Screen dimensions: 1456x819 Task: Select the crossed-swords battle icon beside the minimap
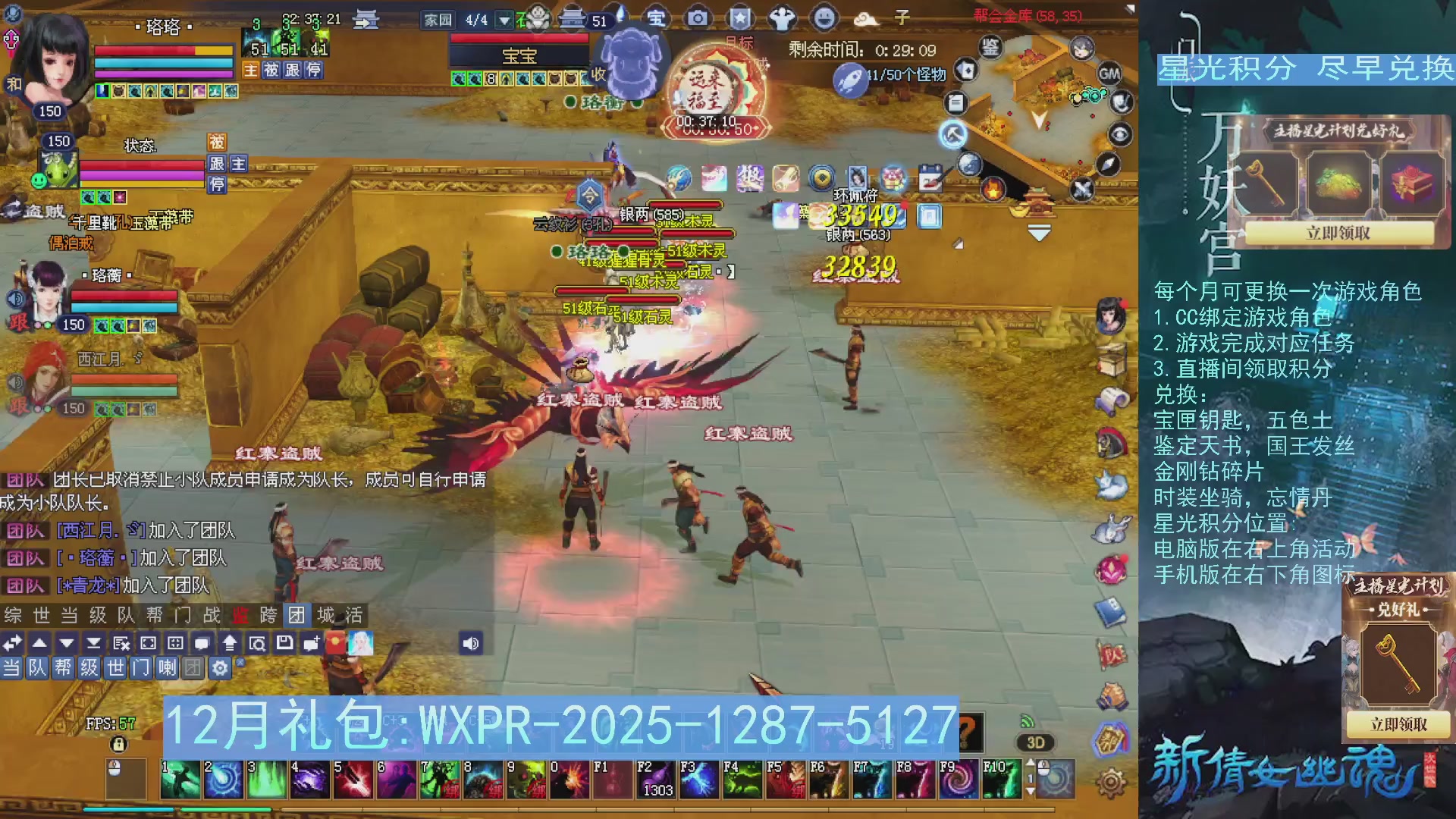point(1081,189)
